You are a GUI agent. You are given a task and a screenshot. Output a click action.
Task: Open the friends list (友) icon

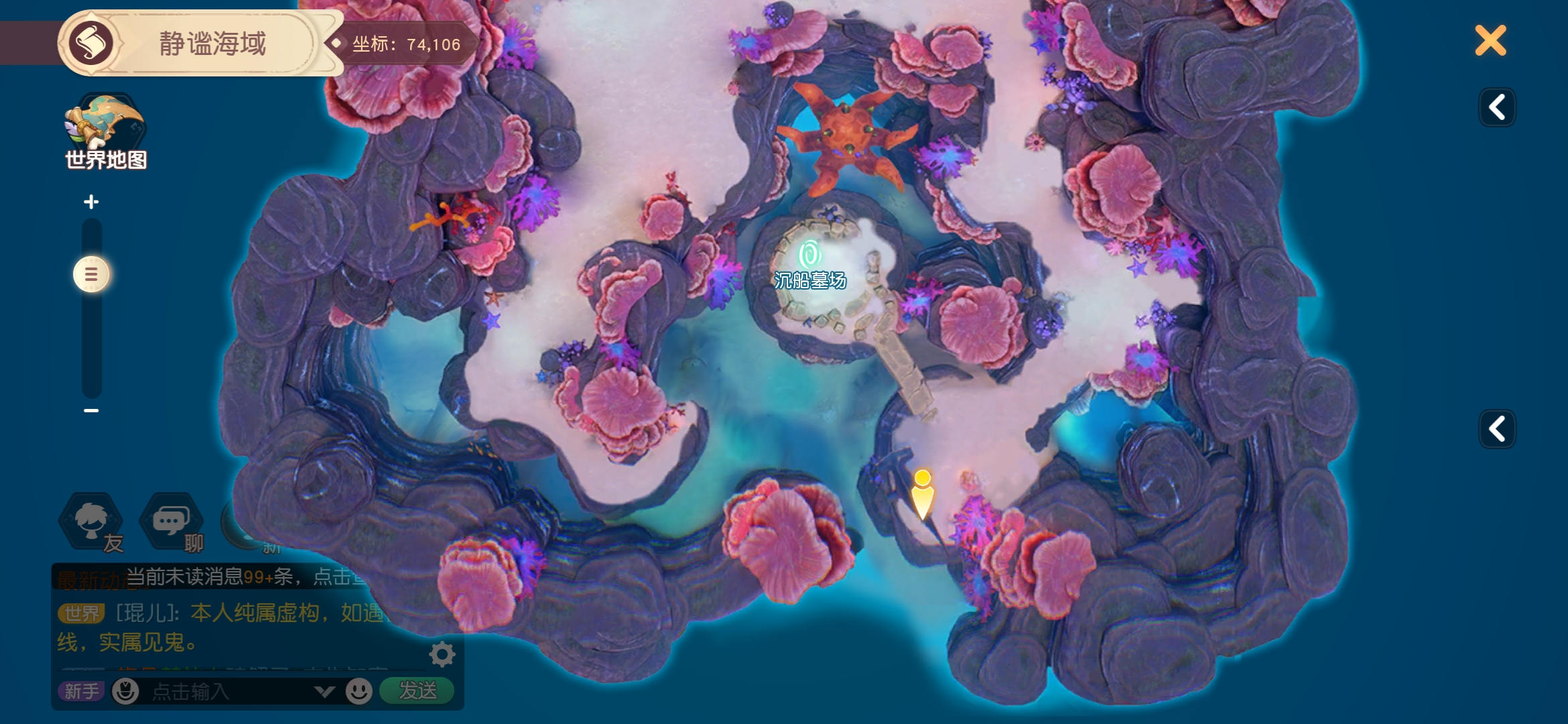pyautogui.click(x=92, y=523)
